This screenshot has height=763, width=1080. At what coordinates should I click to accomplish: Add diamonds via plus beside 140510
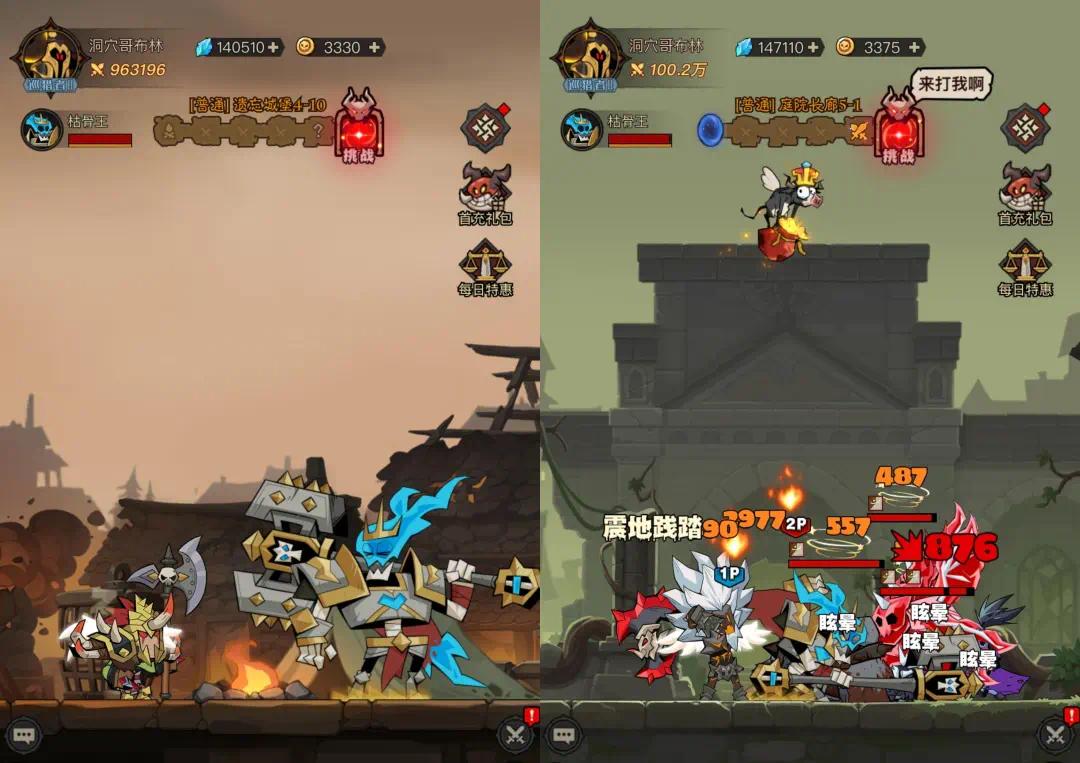pos(274,47)
